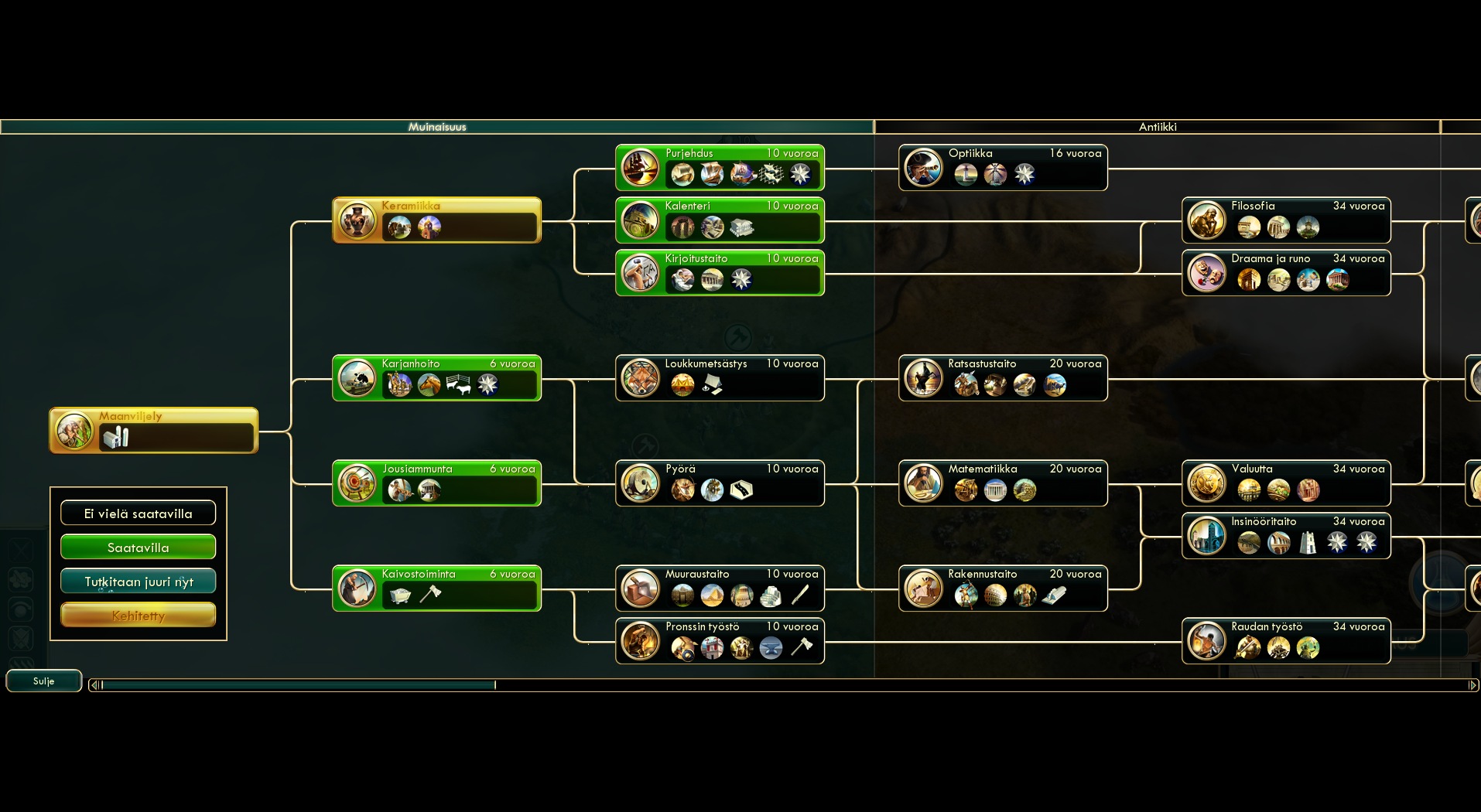Viewport: 1481px width, 812px height.
Task: Select the Purjehdus technology
Action: [x=719, y=167]
